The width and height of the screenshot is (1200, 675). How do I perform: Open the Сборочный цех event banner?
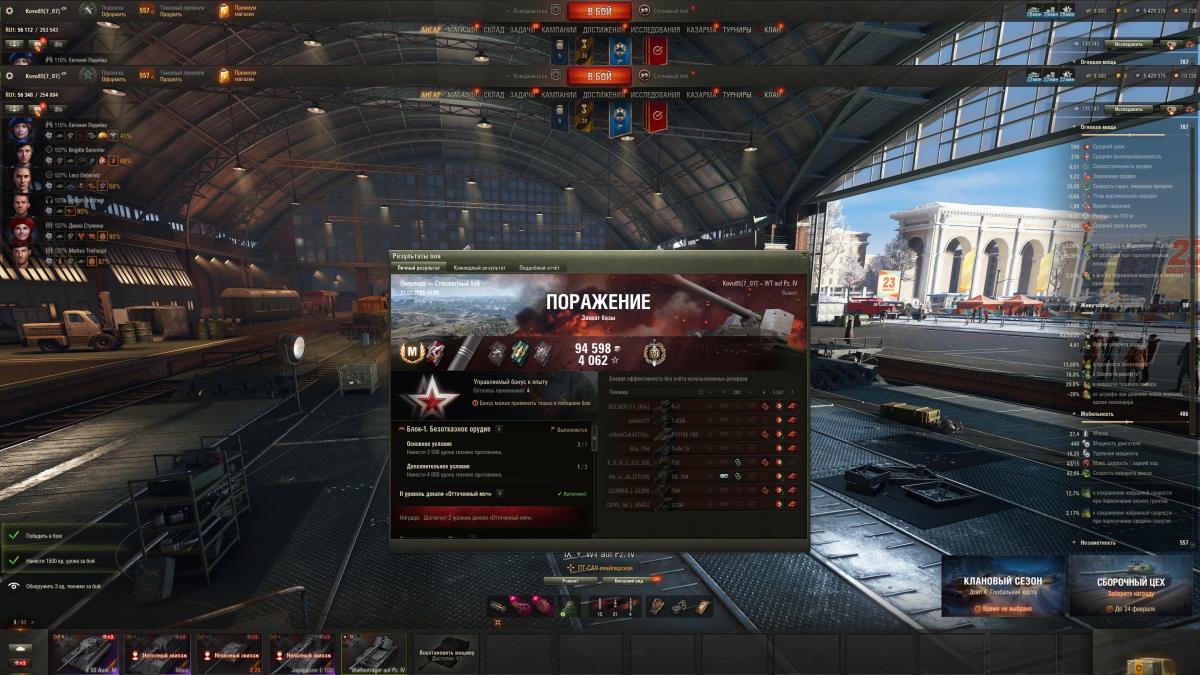[x=1129, y=588]
